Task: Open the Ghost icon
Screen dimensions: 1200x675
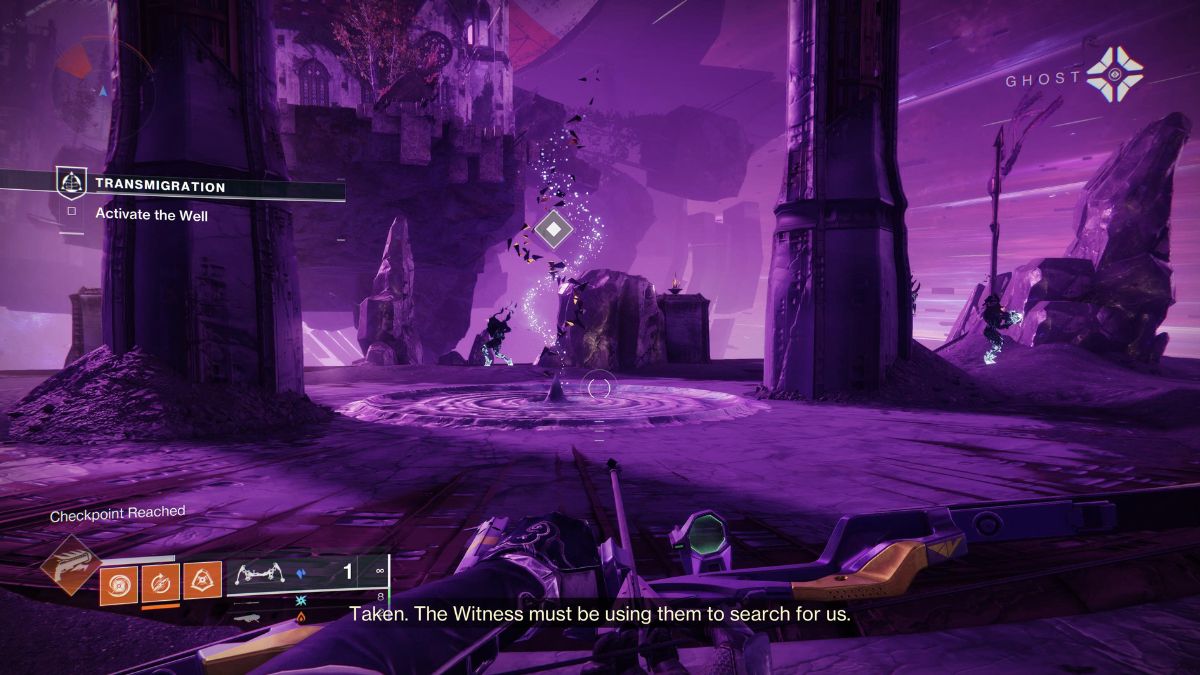Action: (x=1114, y=75)
